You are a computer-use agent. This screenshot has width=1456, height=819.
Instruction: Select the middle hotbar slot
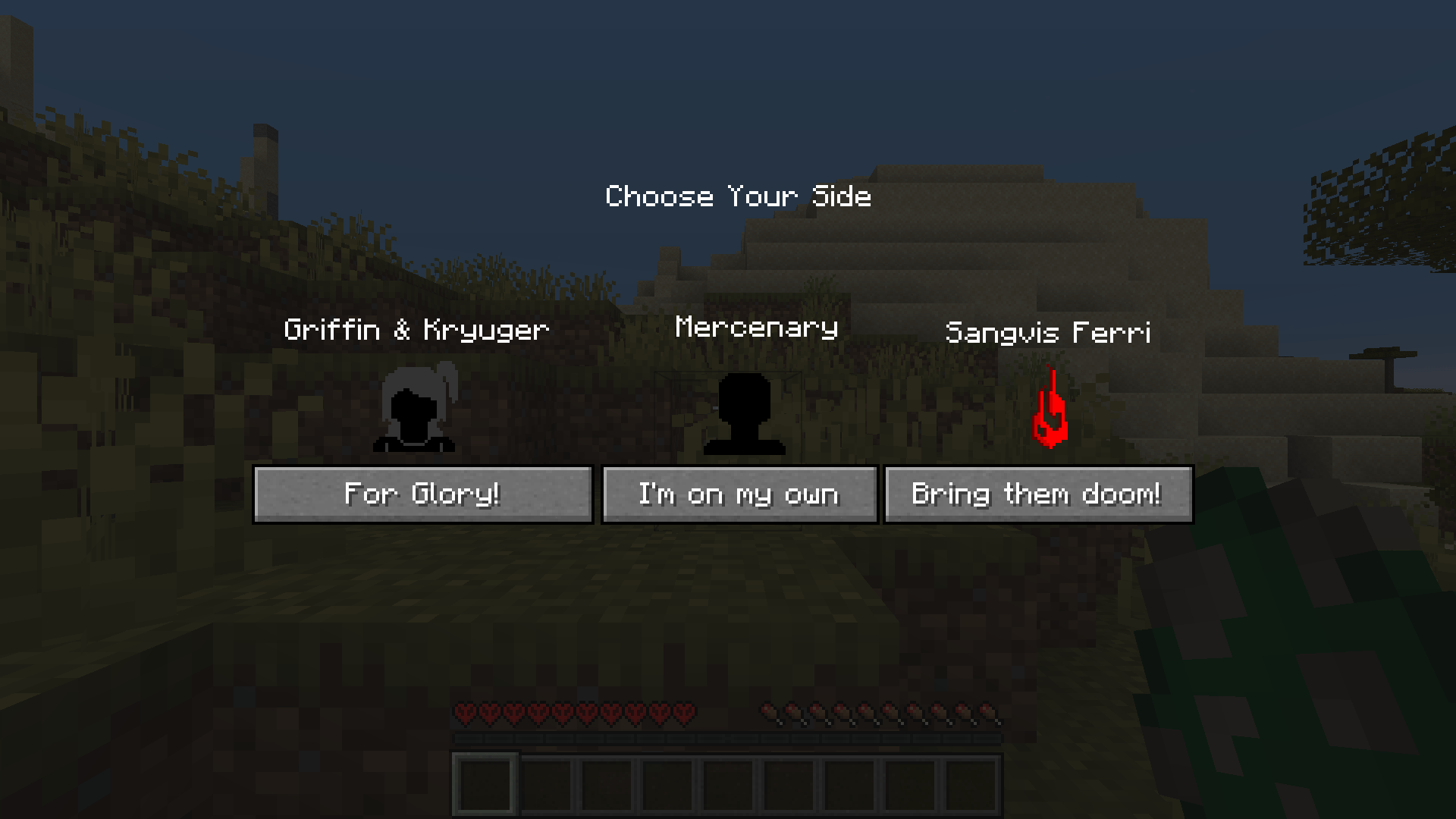coord(728,784)
